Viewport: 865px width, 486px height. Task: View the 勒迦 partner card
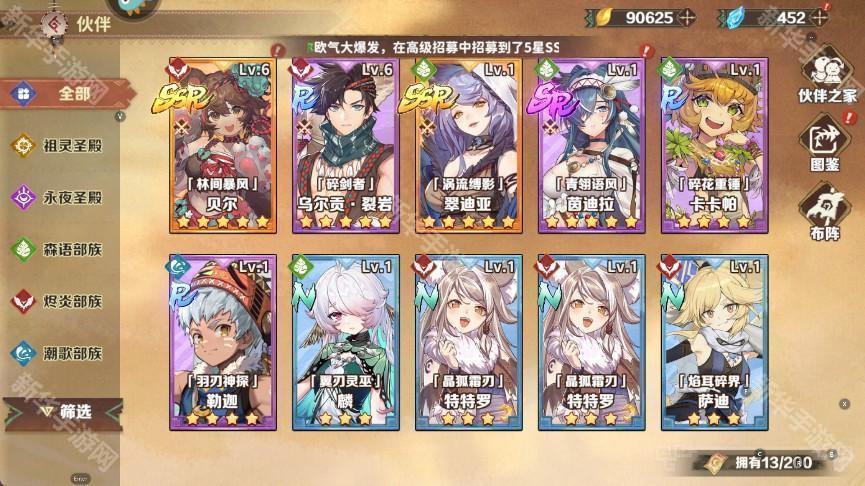[x=222, y=342]
